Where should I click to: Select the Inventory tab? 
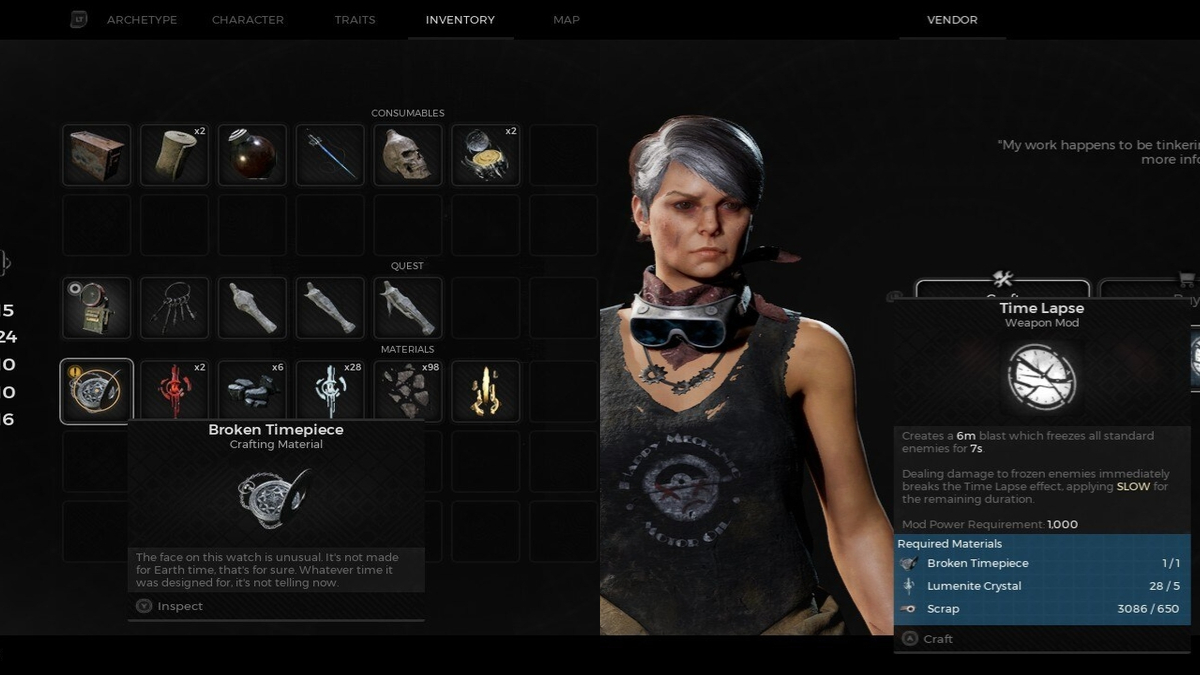tap(460, 20)
